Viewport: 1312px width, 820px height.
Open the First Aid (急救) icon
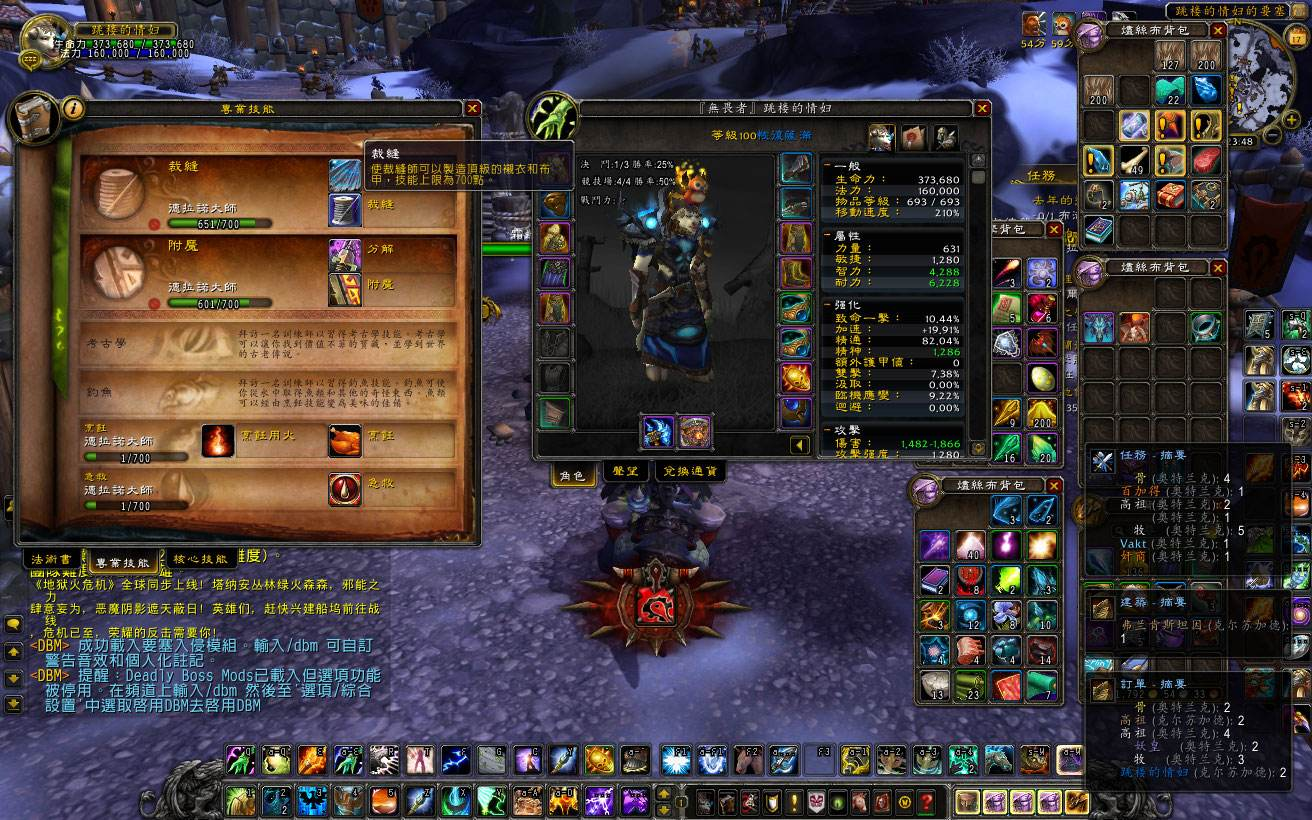tap(345, 489)
